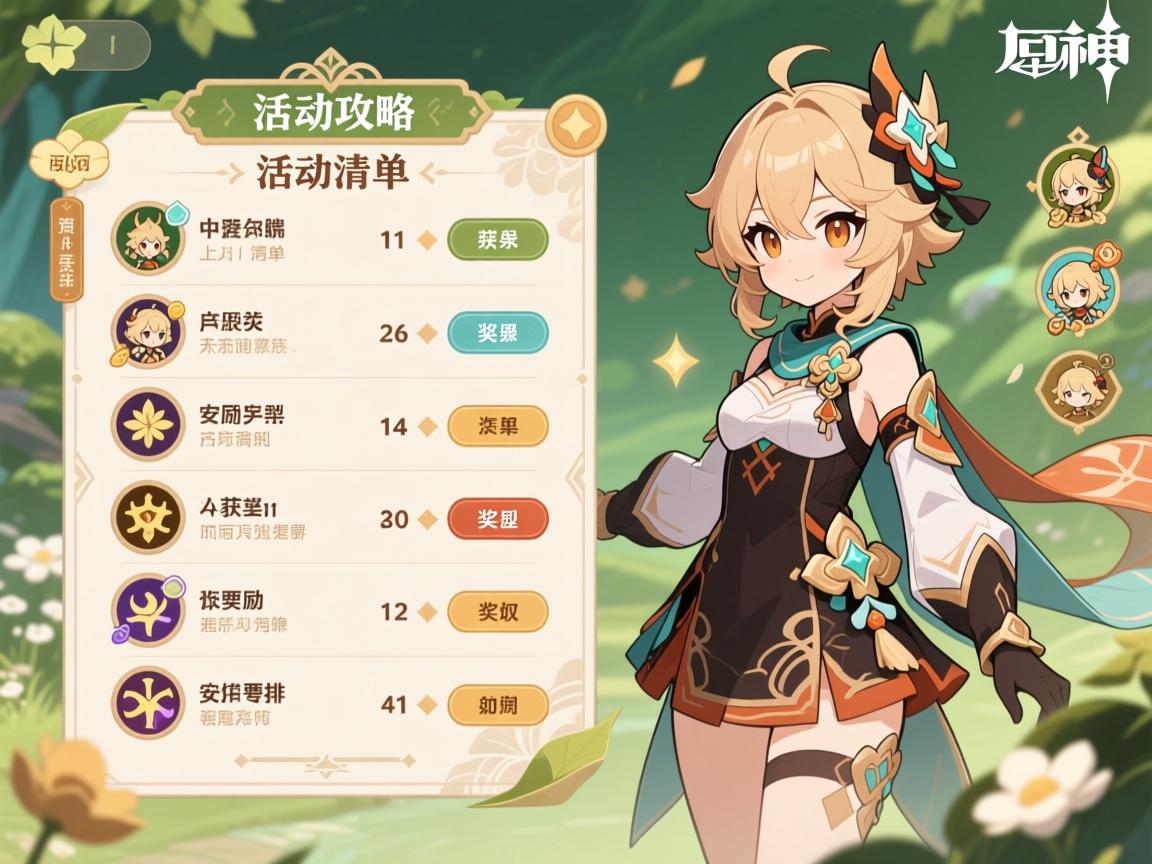This screenshot has width=1152, height=864.
Task: Tap the gold star button at panel corner
Action: click(576, 125)
